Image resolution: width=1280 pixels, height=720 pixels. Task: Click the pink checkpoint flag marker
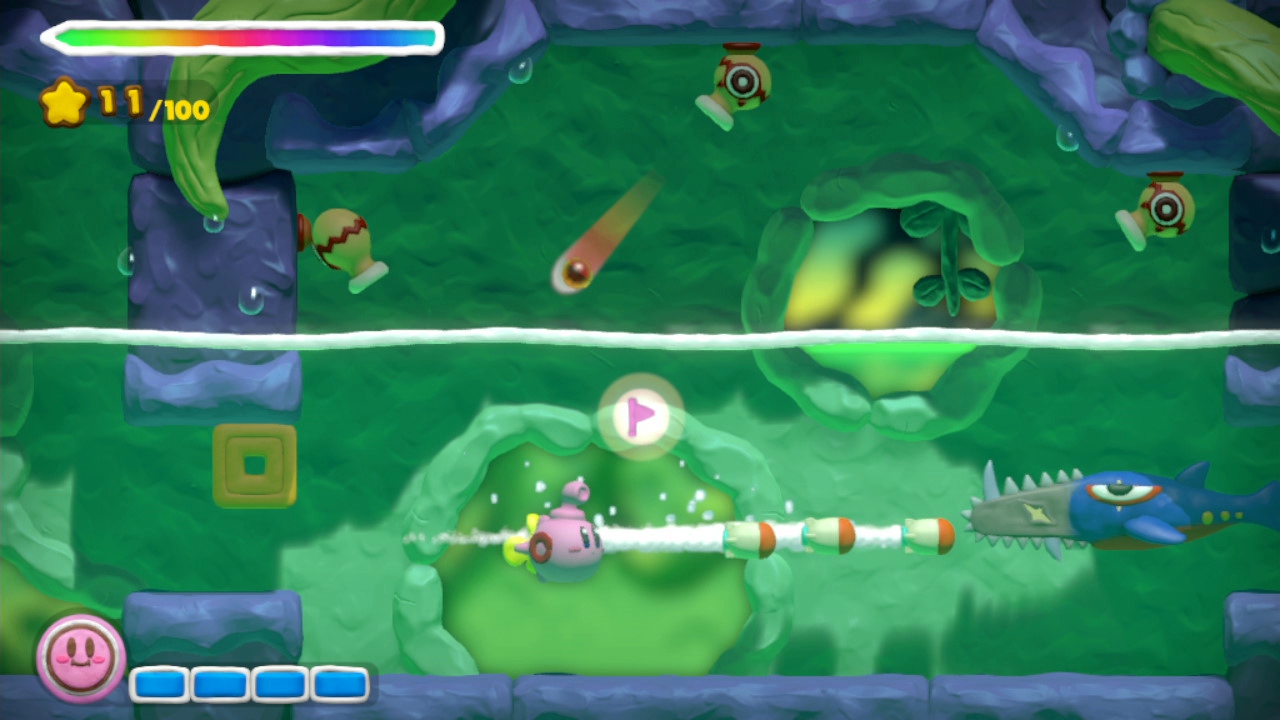click(640, 416)
